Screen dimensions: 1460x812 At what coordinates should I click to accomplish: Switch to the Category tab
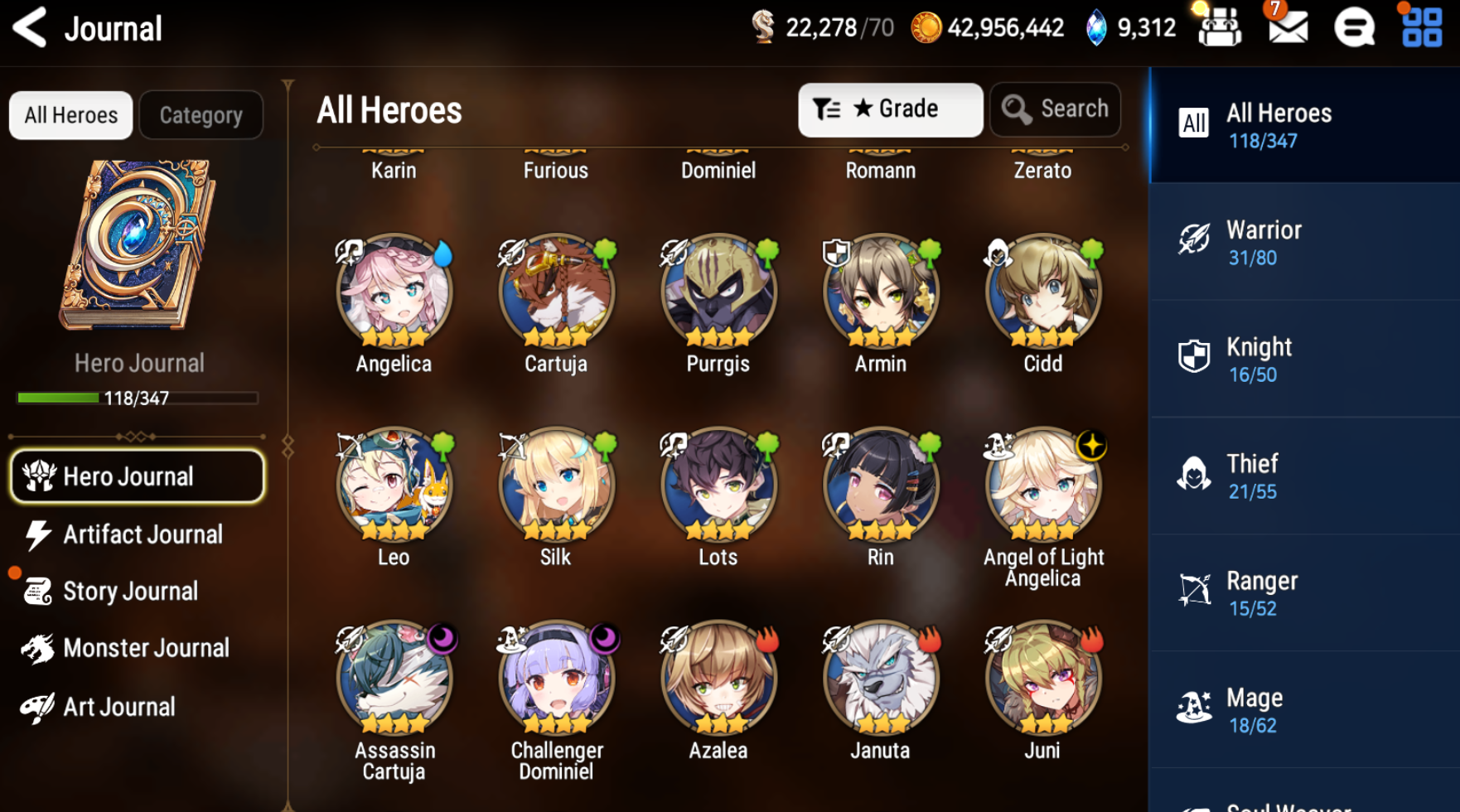pyautogui.click(x=201, y=115)
